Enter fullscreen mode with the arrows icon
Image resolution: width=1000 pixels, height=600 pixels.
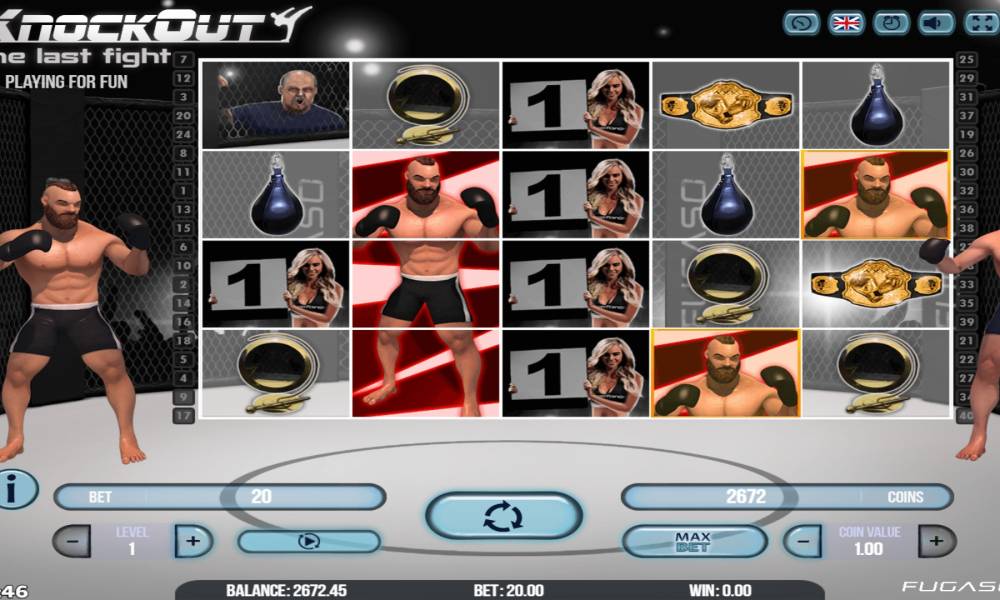coord(981,23)
